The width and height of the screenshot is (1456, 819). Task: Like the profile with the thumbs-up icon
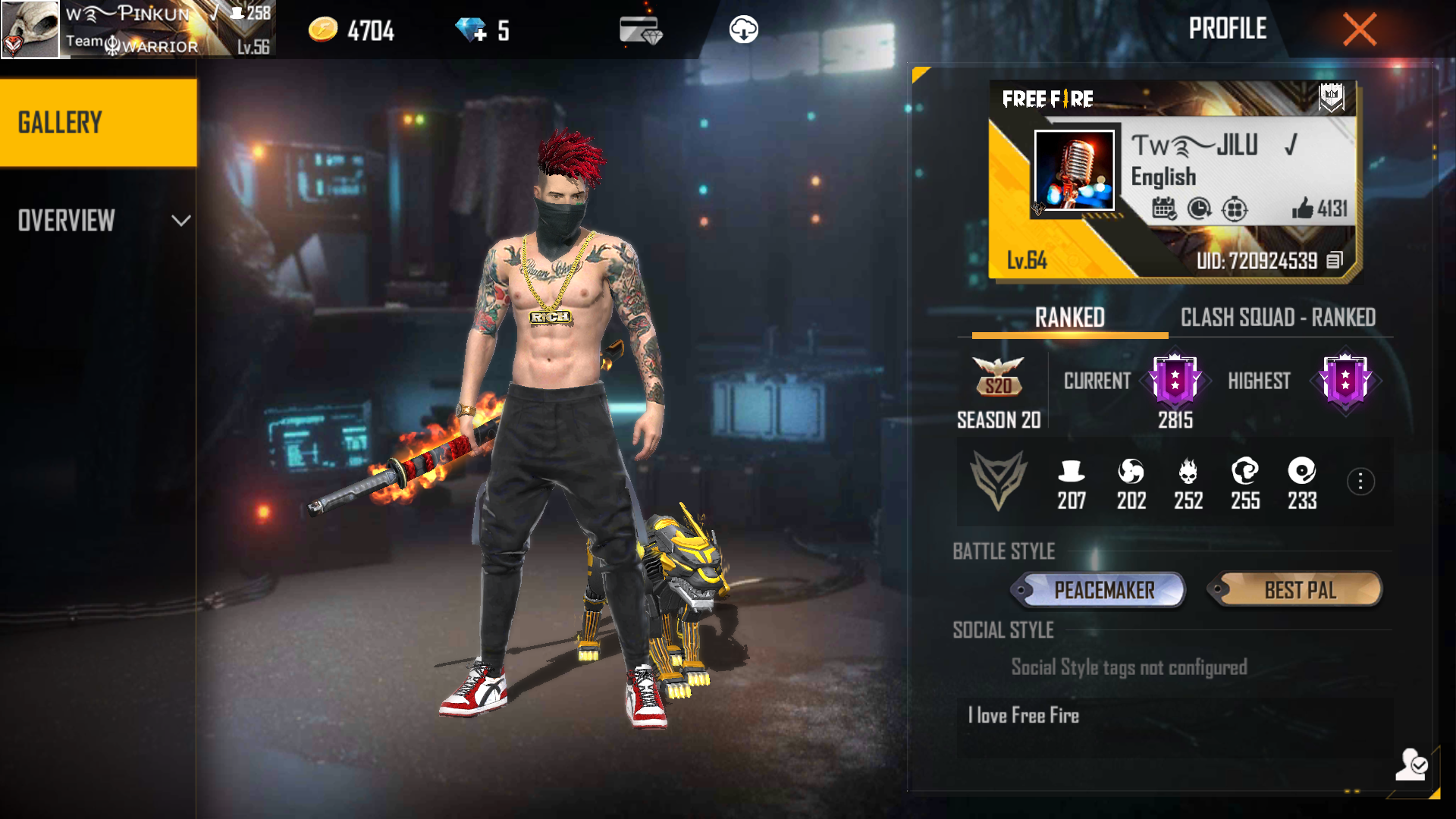[x=1303, y=208]
